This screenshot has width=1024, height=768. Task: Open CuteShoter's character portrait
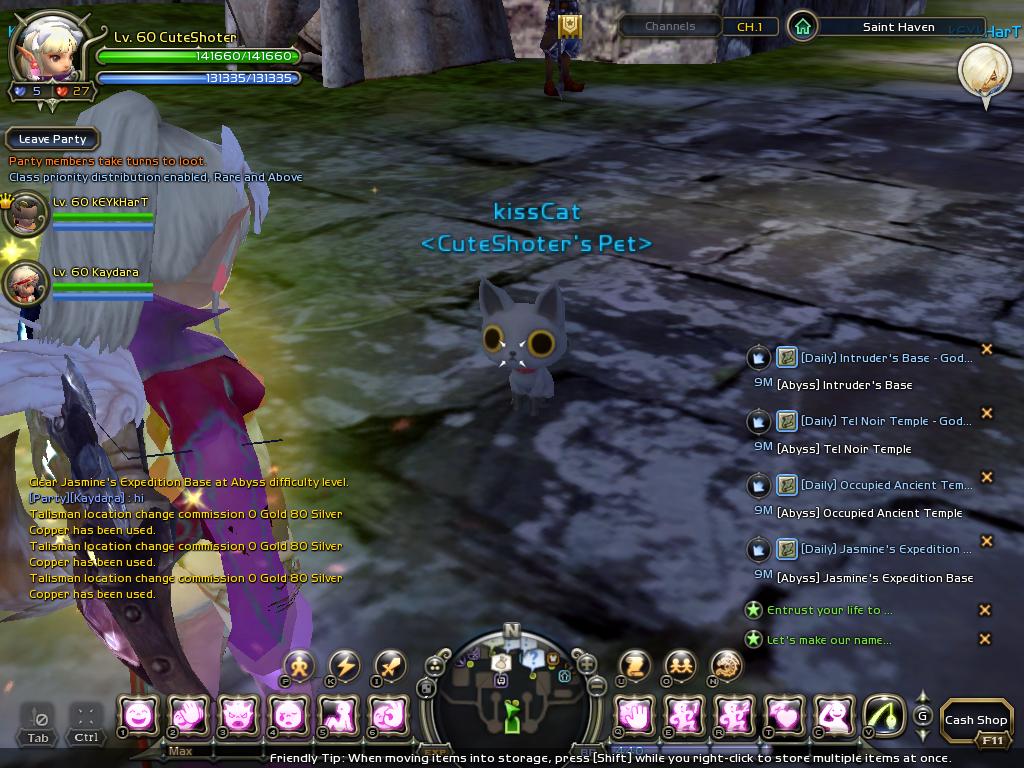(x=45, y=47)
